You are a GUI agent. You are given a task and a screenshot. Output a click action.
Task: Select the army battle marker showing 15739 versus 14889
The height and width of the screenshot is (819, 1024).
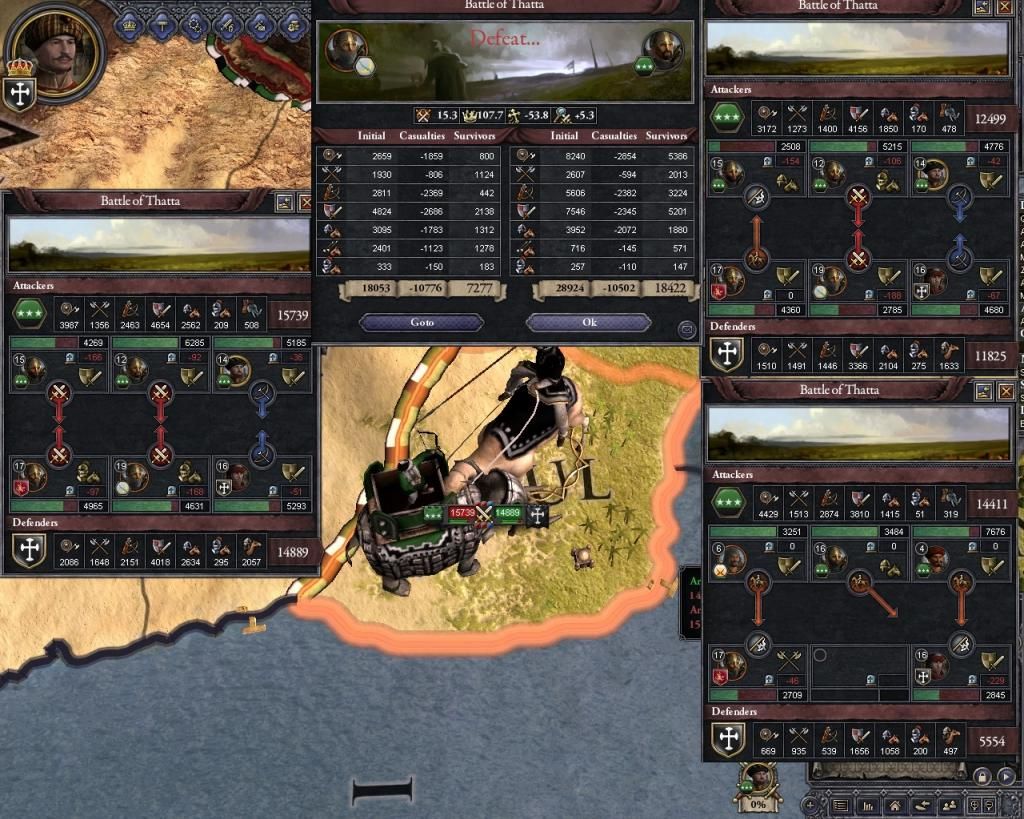coord(484,513)
